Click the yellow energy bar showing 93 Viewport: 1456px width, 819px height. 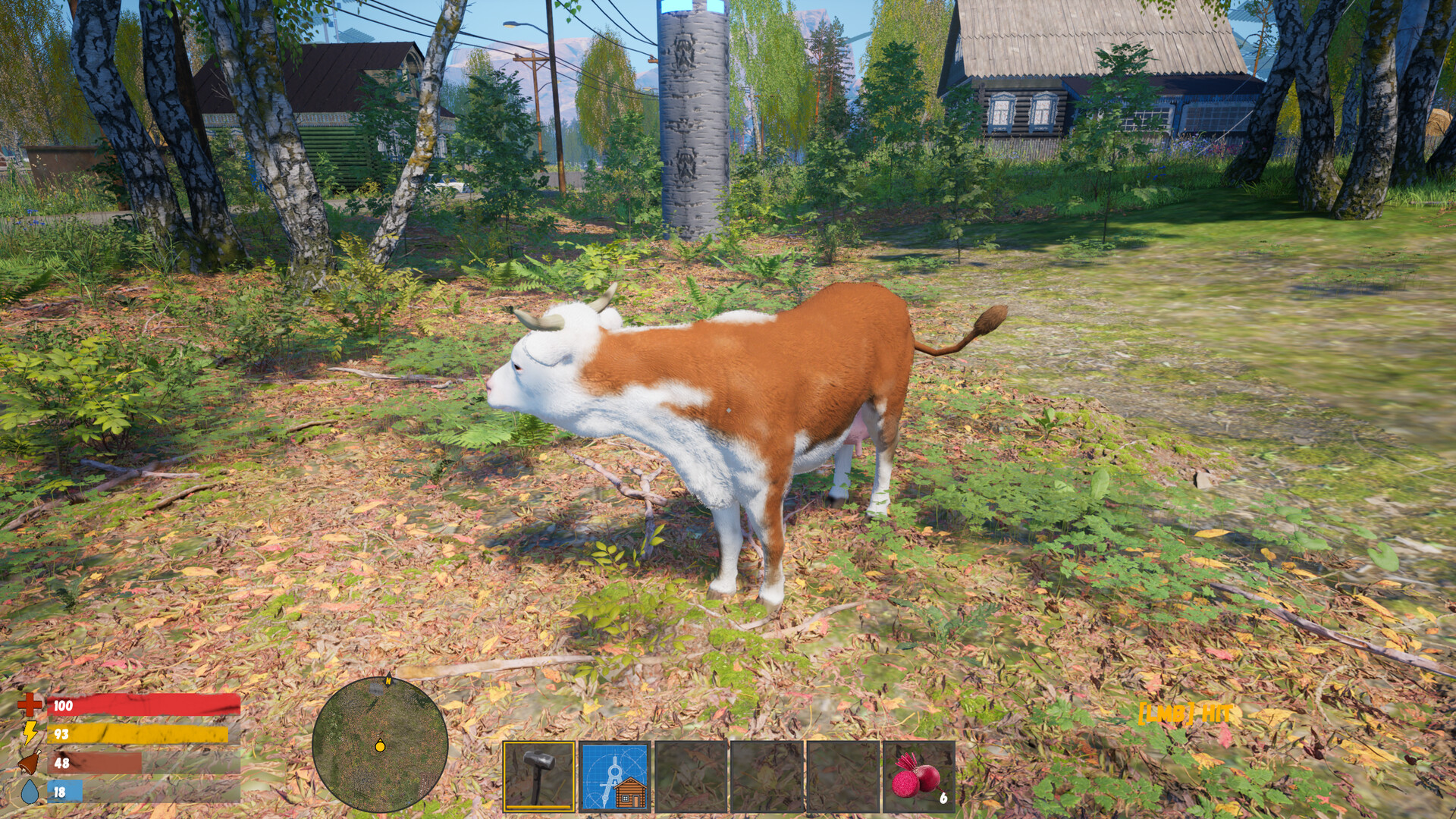point(136,733)
